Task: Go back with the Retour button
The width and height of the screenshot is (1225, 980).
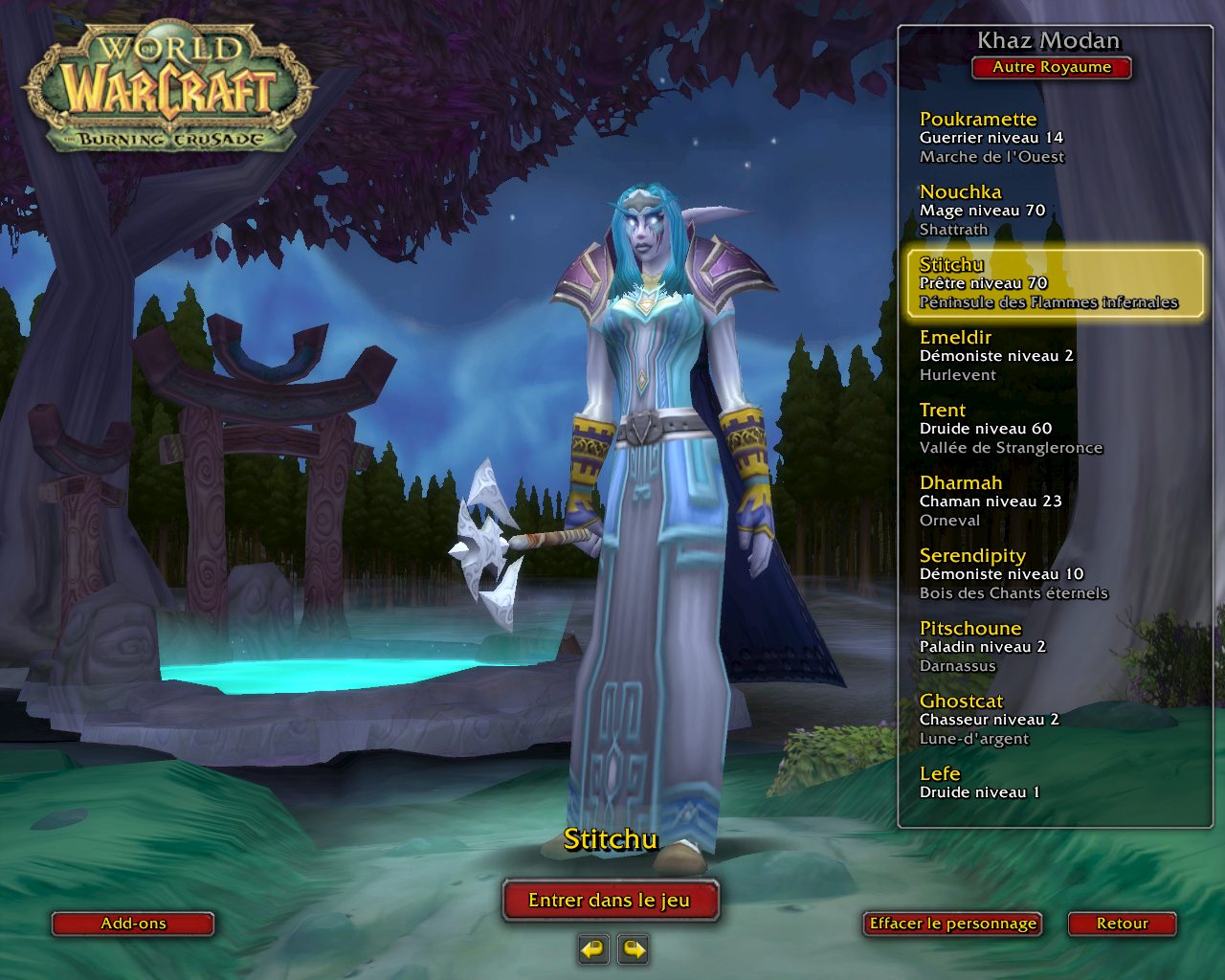Action: pos(1122,924)
